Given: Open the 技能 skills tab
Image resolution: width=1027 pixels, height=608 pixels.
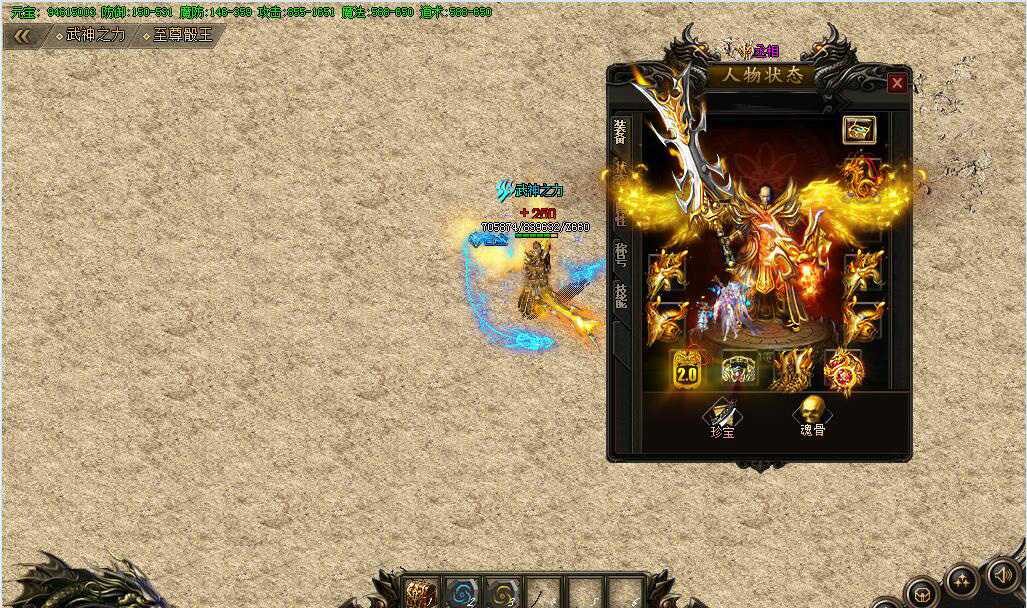Looking at the screenshot, I should (621, 295).
